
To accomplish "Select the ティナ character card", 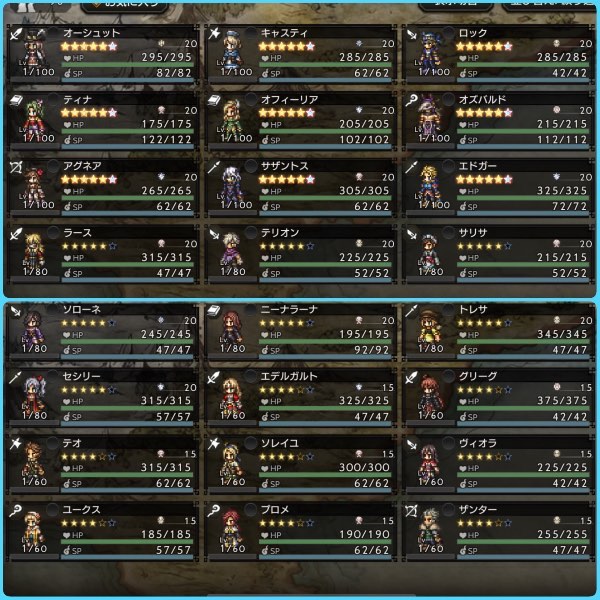I will pyautogui.click(x=100, y=120).
